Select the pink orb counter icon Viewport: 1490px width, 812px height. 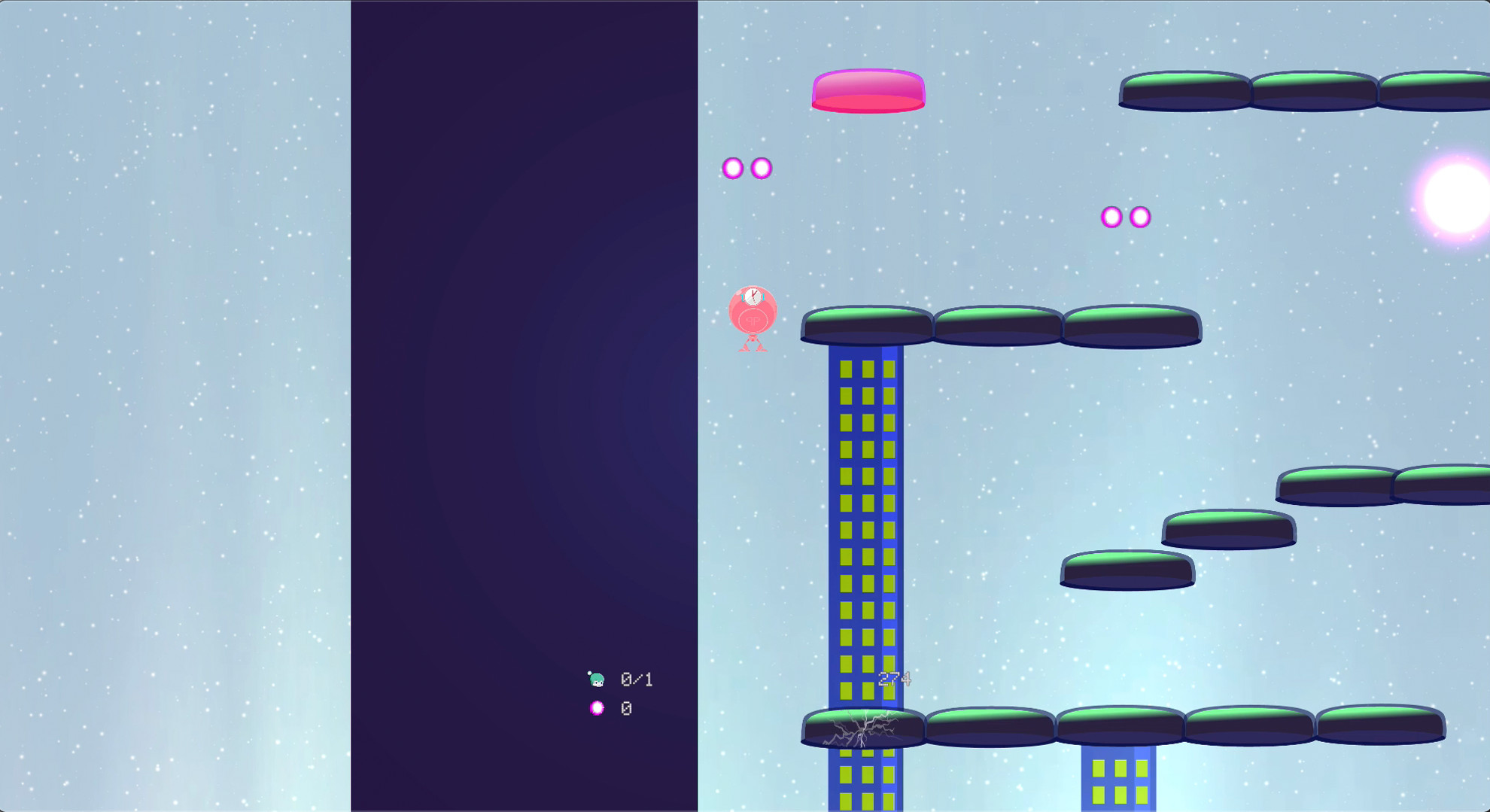tap(596, 707)
